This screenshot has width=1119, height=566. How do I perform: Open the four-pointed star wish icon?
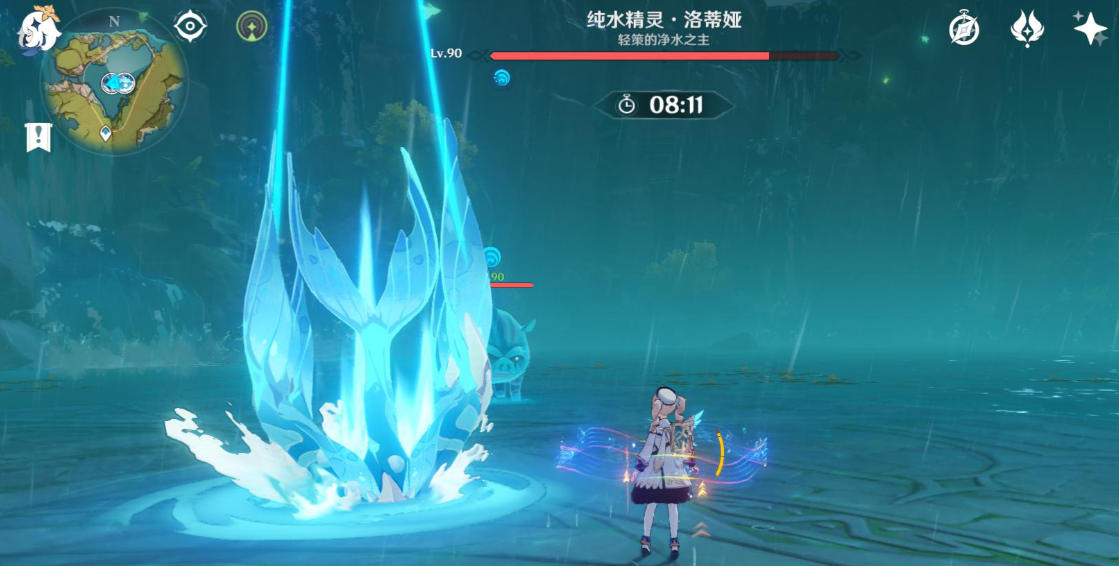tap(1089, 28)
